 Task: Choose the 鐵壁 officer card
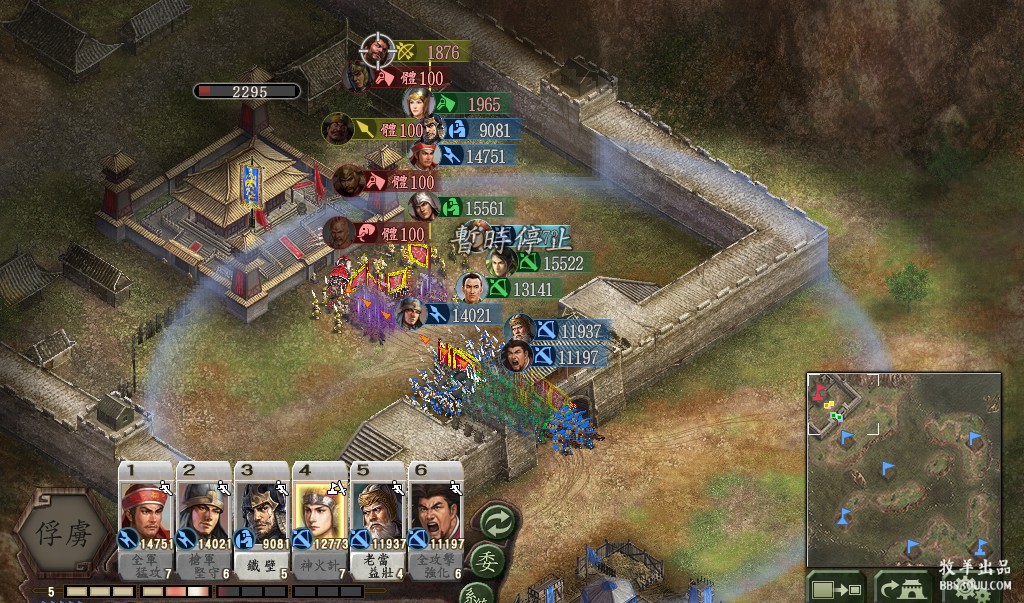point(262,520)
